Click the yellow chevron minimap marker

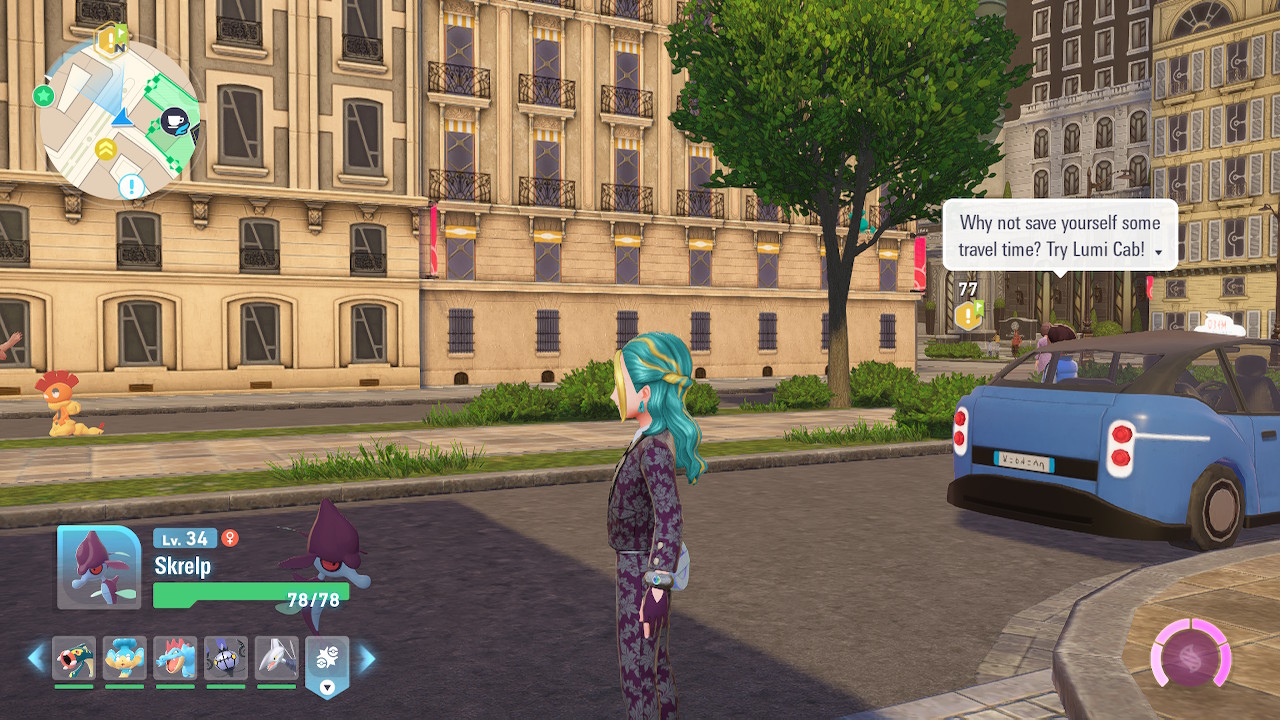point(105,150)
